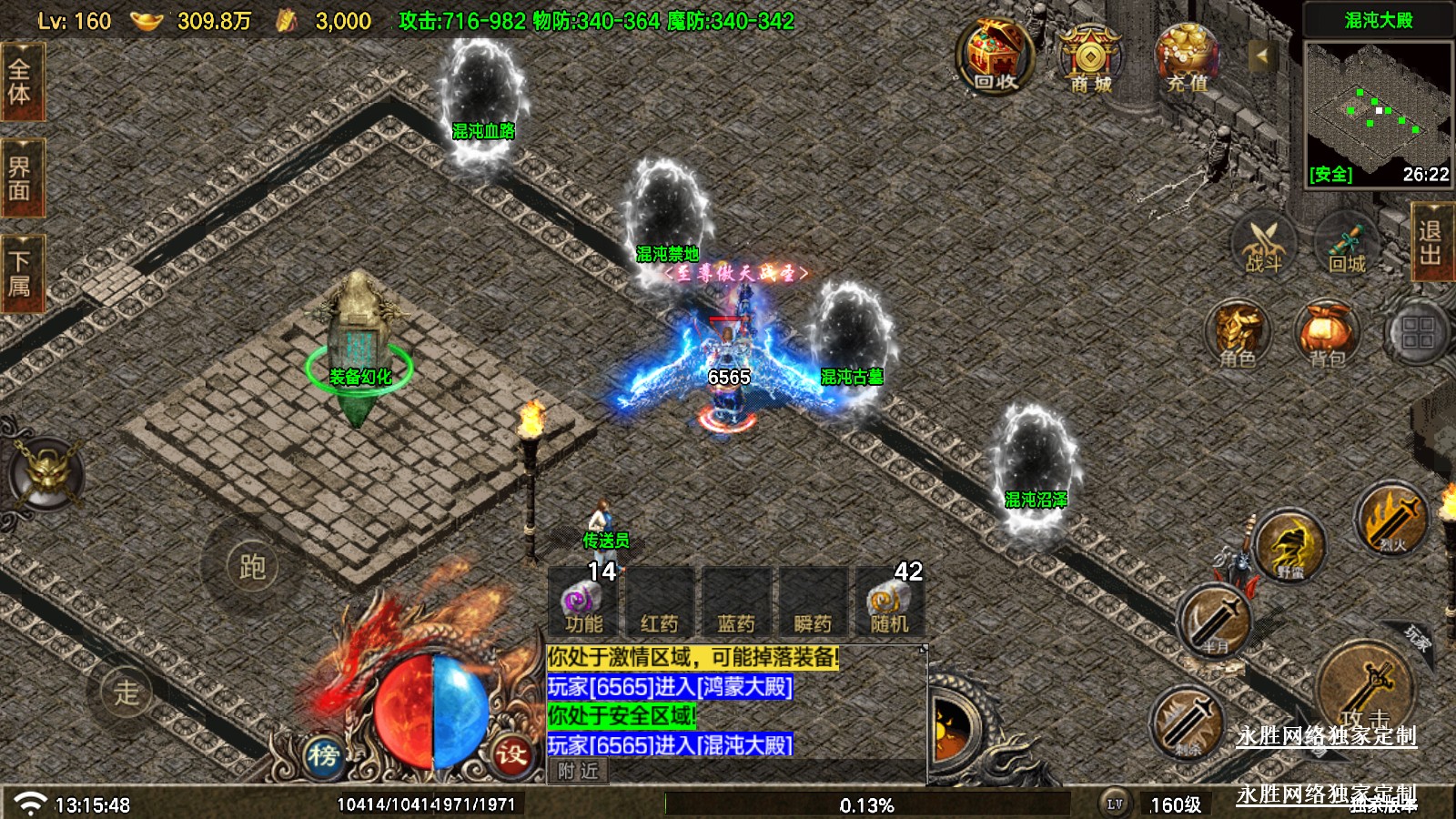Screen dimensions: 1456x819
Task: Click the 退出 exit button
Action: point(1431,242)
